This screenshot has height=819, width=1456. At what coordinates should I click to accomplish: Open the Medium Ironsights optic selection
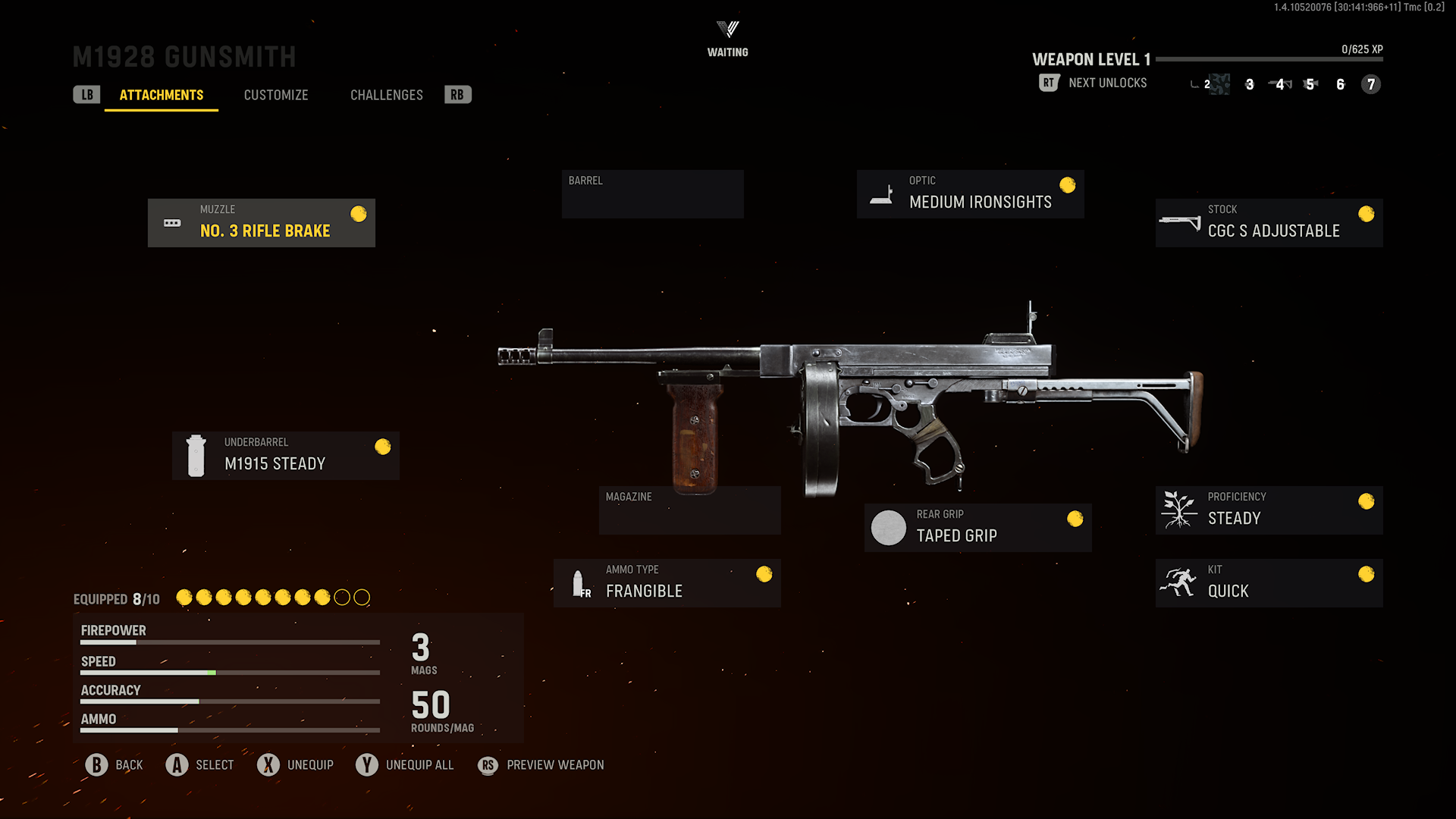pyautogui.click(x=970, y=193)
